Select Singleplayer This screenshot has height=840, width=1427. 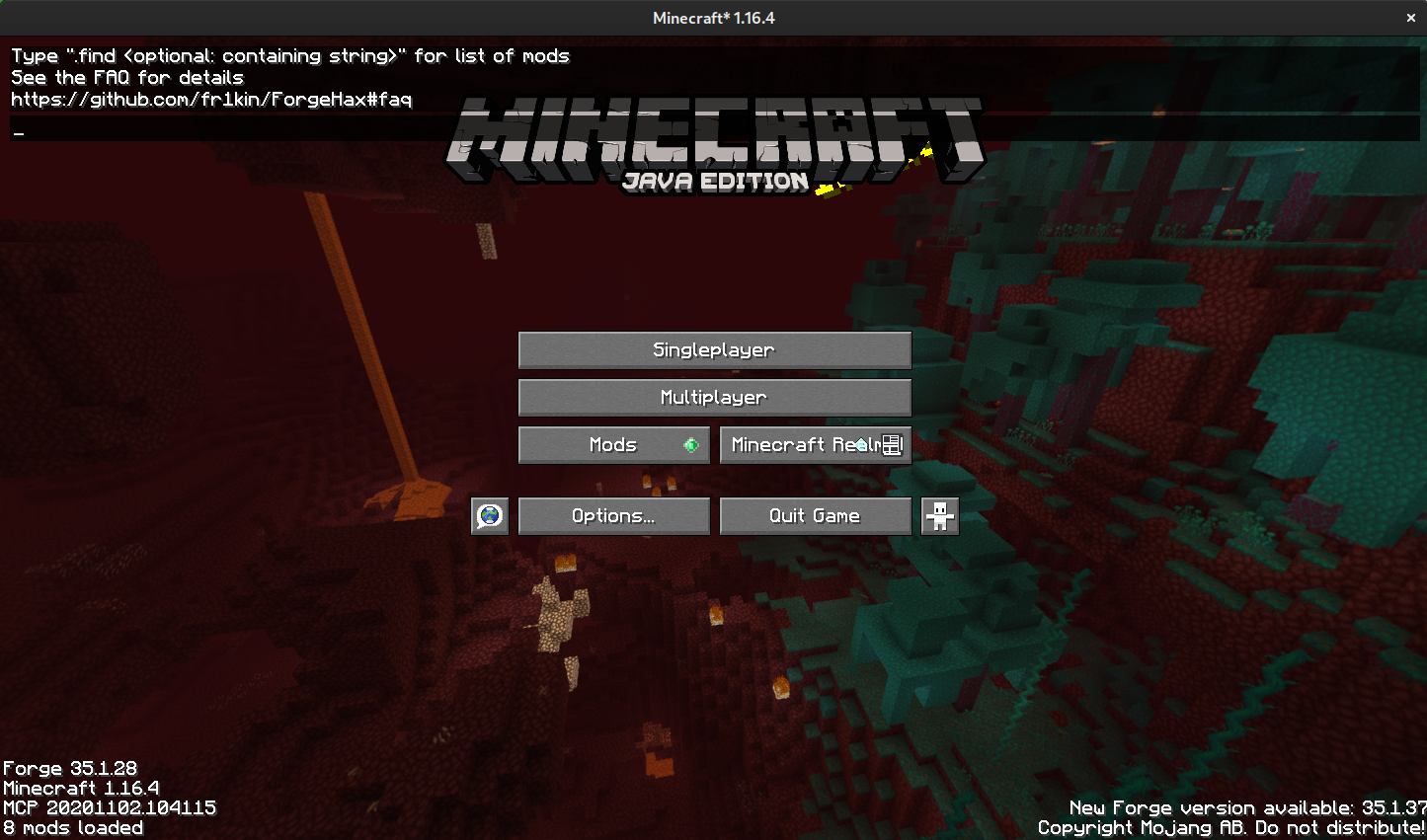click(x=714, y=349)
